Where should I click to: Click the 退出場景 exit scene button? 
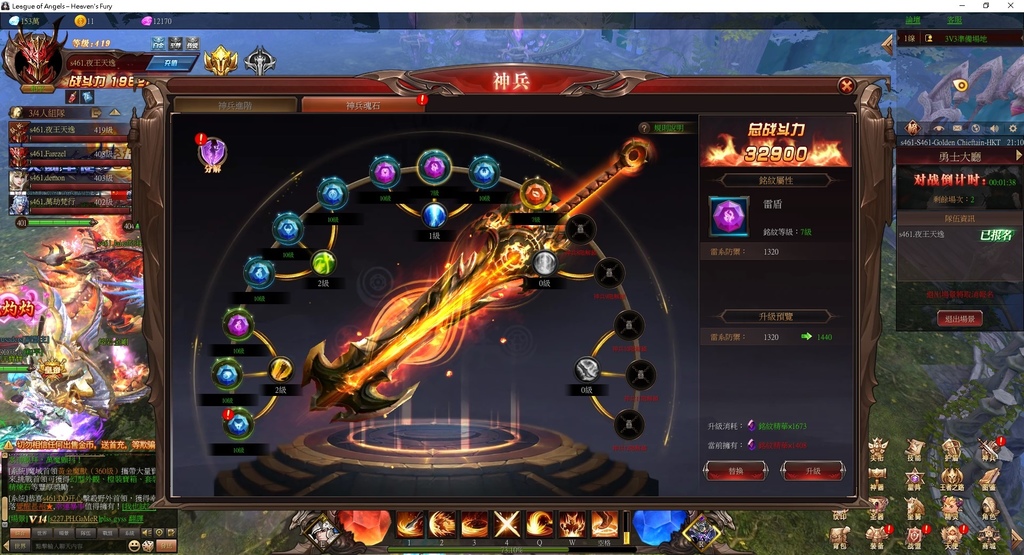(958, 319)
